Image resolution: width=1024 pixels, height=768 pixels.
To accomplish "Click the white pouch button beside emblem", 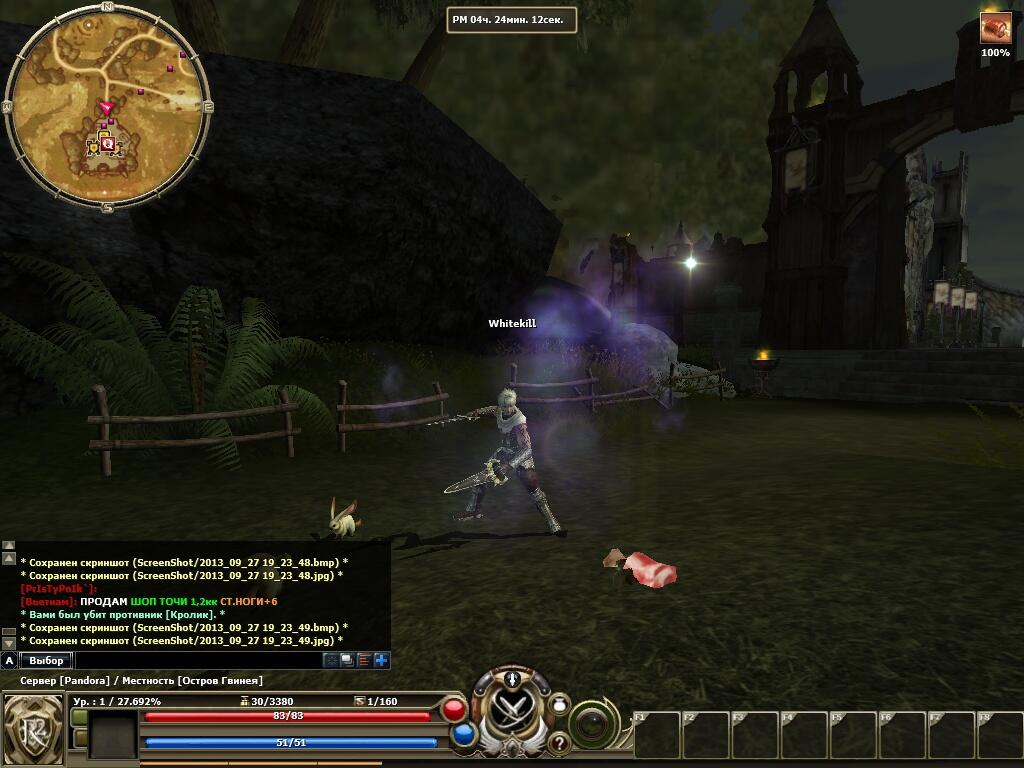I will point(559,705).
